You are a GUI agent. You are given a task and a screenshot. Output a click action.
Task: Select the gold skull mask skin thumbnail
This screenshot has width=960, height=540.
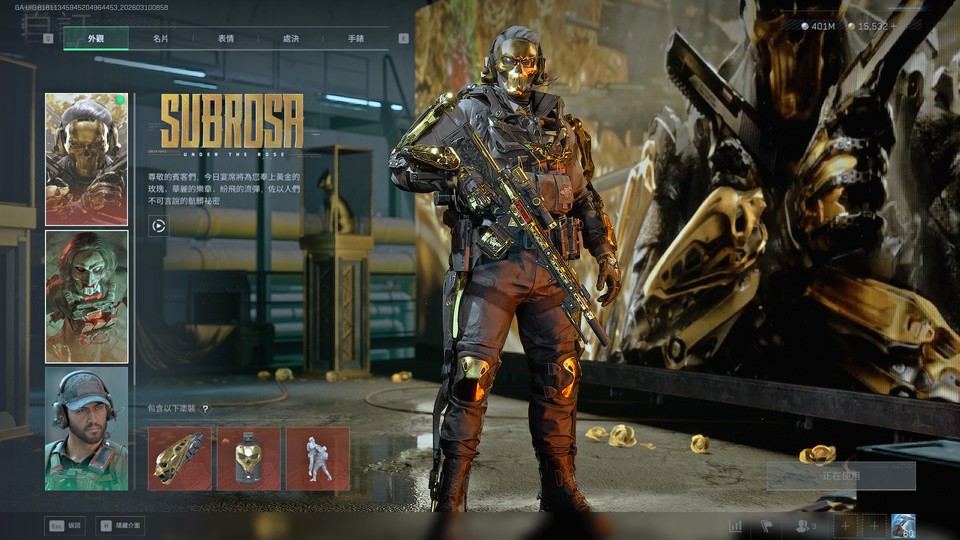coord(86,159)
